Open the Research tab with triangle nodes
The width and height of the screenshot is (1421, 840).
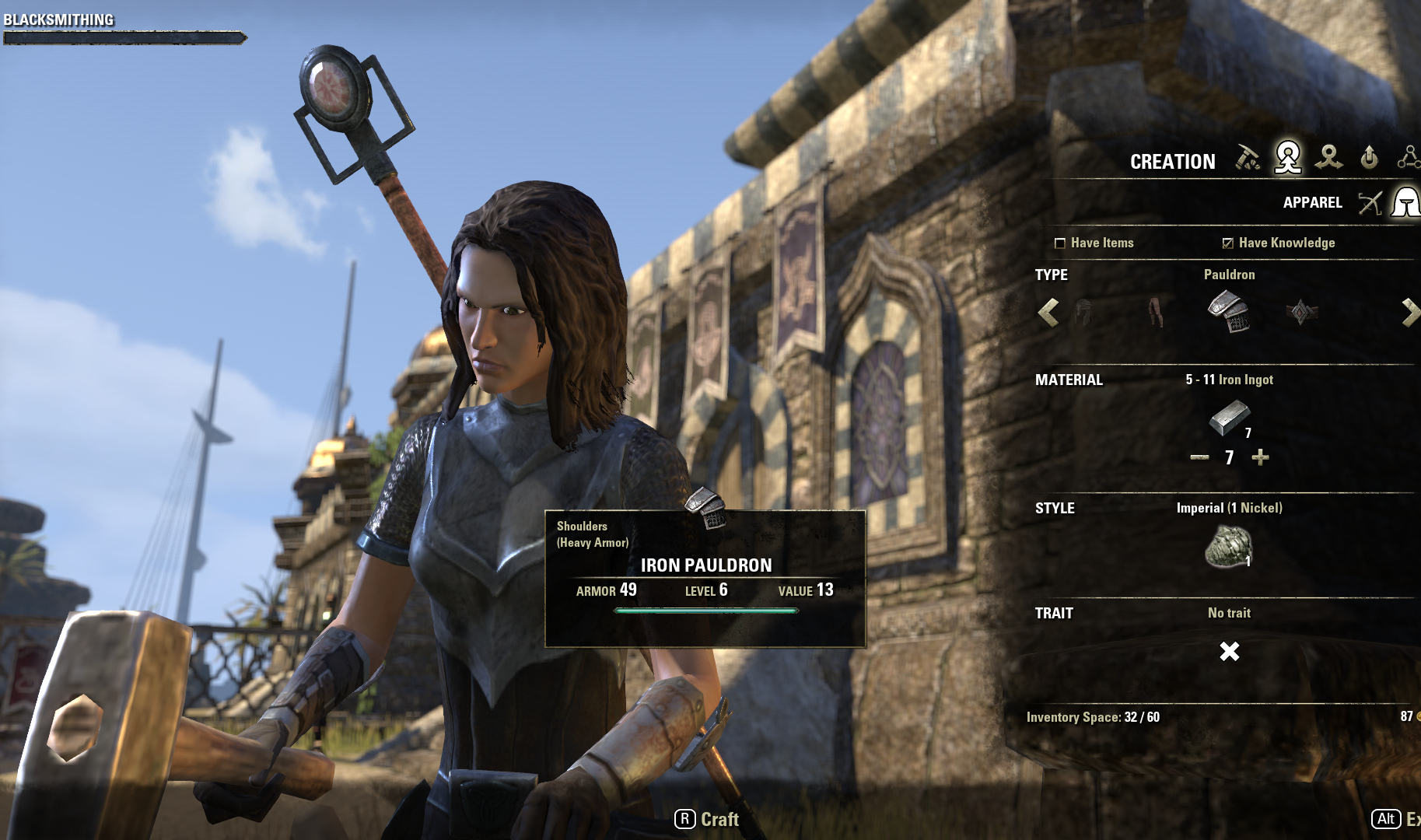(x=1409, y=158)
